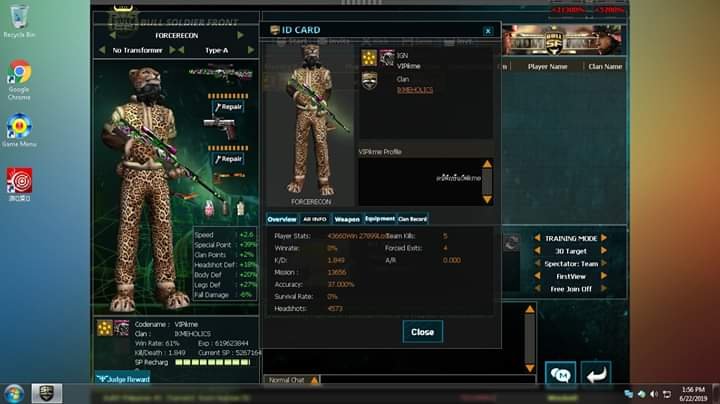This screenshot has height=404, width=720.
Task: Select the Equipment tab
Action: (379, 218)
